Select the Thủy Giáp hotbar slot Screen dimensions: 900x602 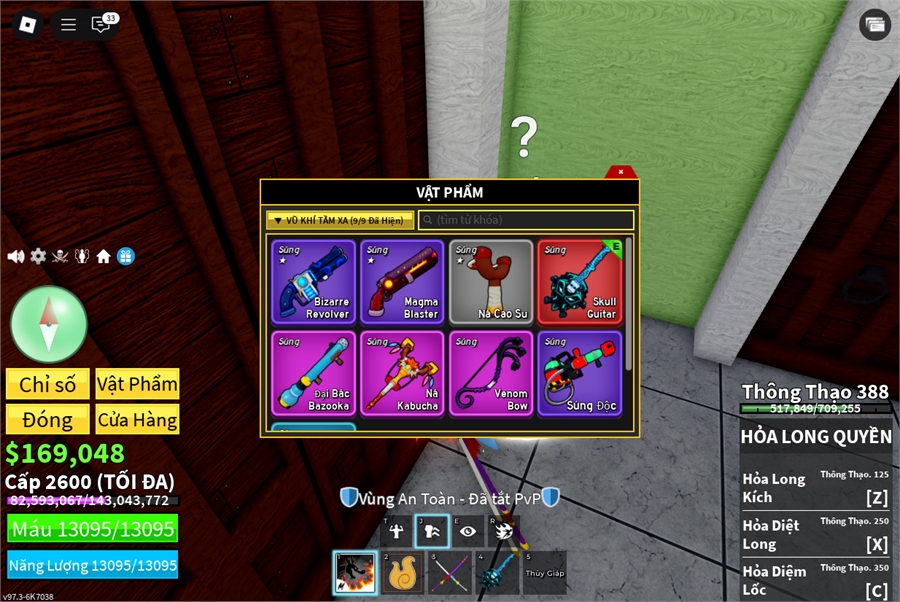point(544,573)
